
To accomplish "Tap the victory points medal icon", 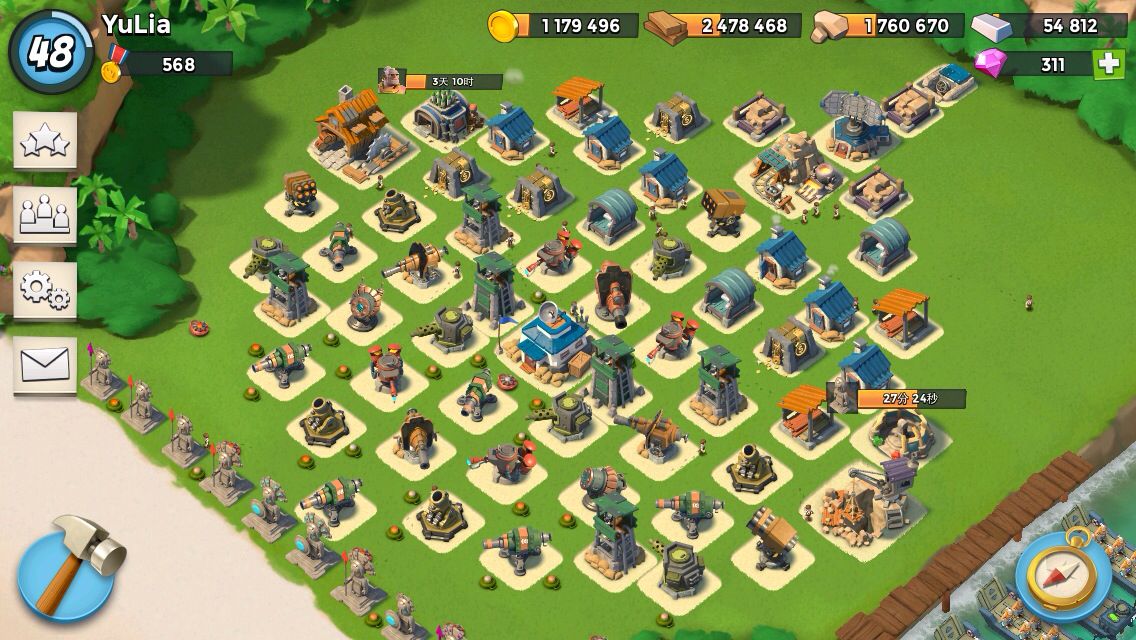I will (x=113, y=65).
